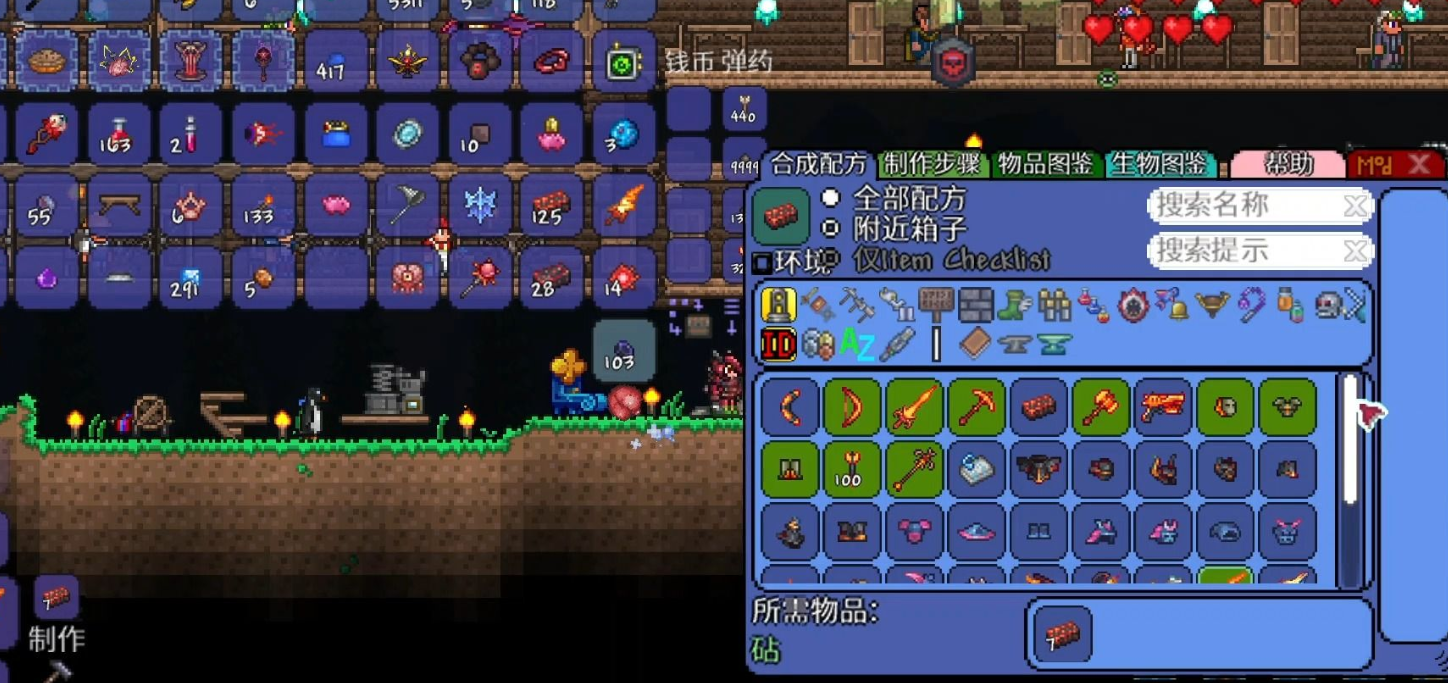
Task: Open the 帮助 help tab
Action: click(x=1288, y=164)
